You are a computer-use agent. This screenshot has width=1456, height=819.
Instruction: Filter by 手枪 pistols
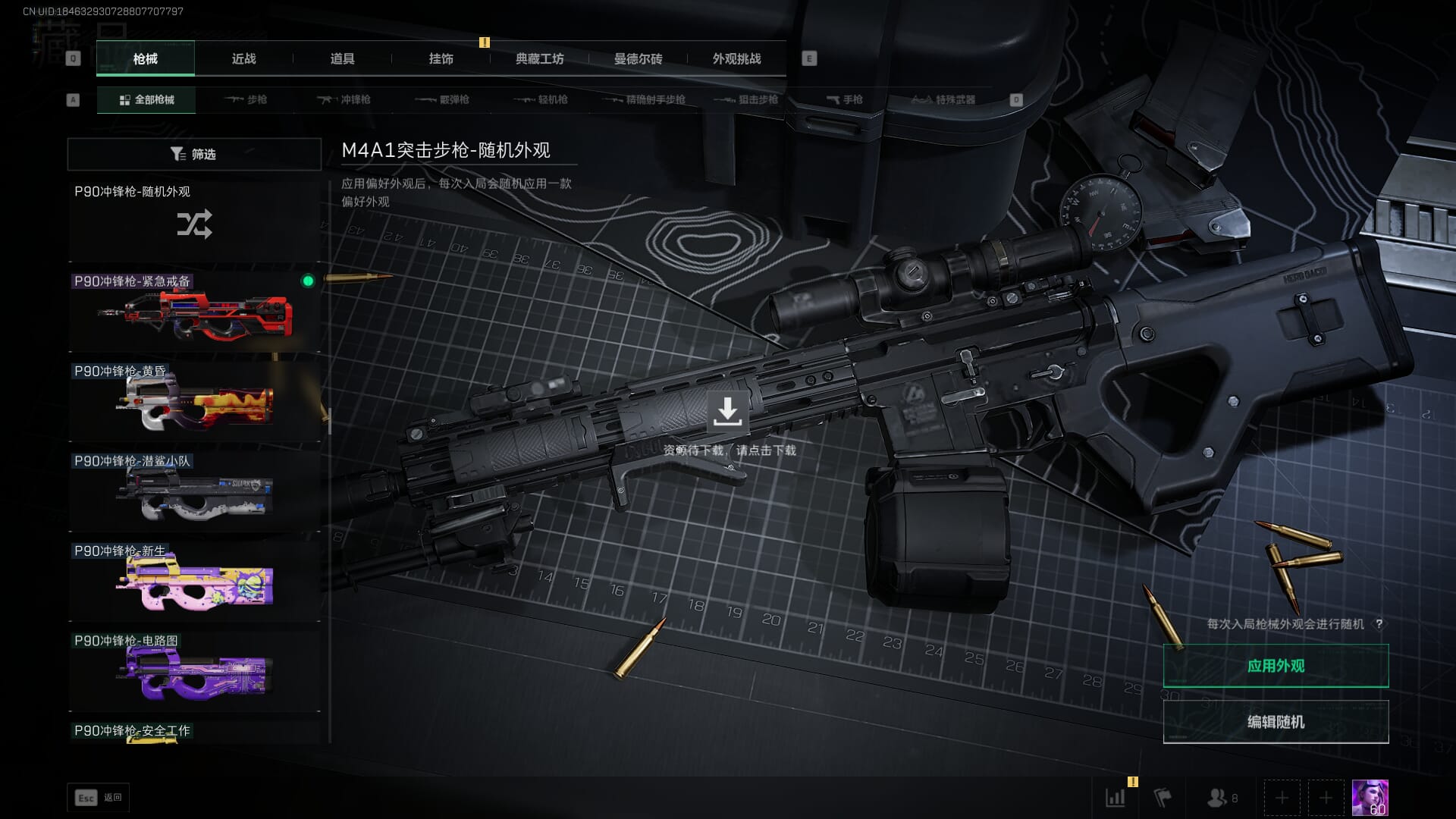coord(845,99)
